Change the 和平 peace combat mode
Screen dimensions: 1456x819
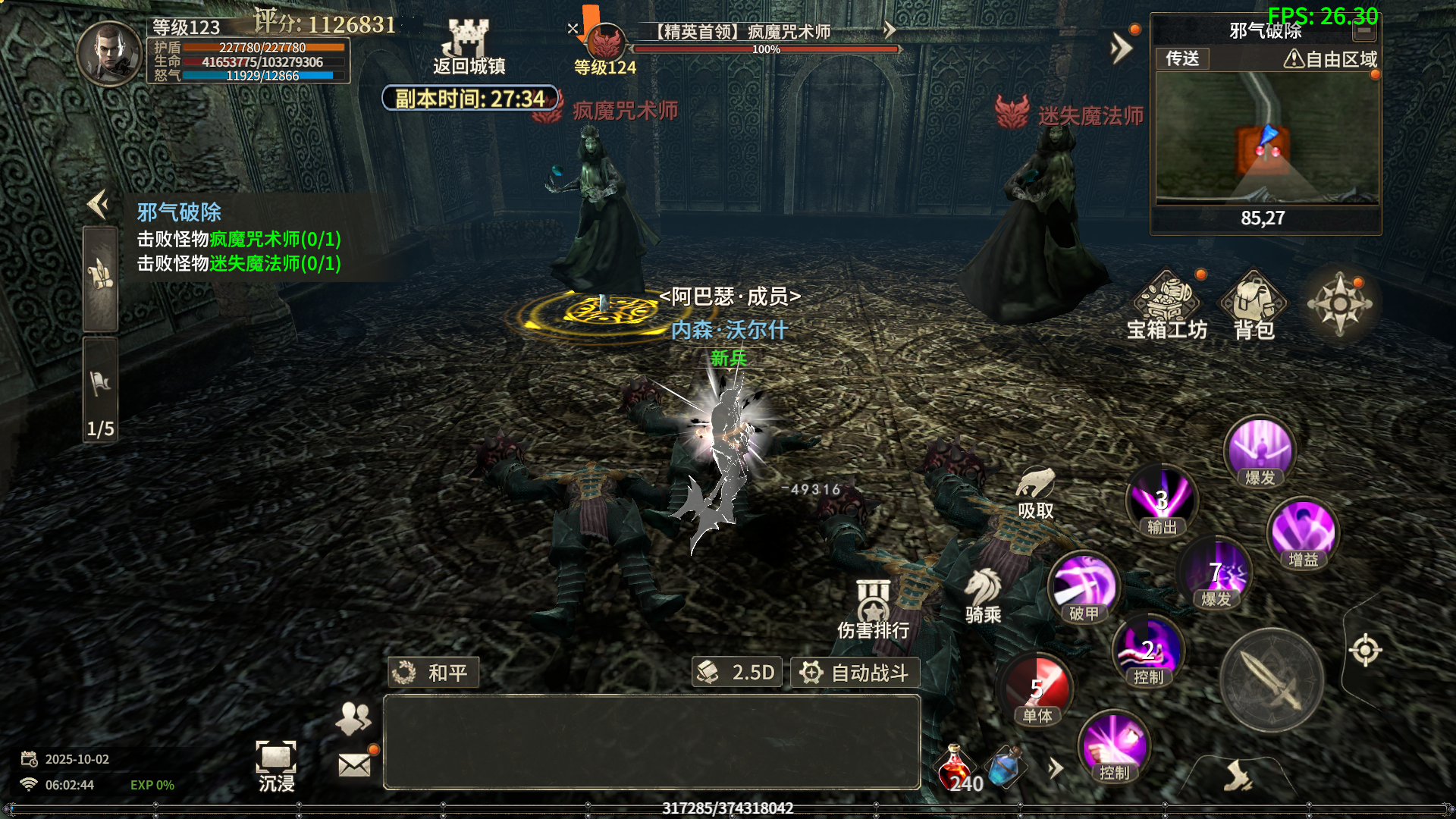[x=433, y=673]
